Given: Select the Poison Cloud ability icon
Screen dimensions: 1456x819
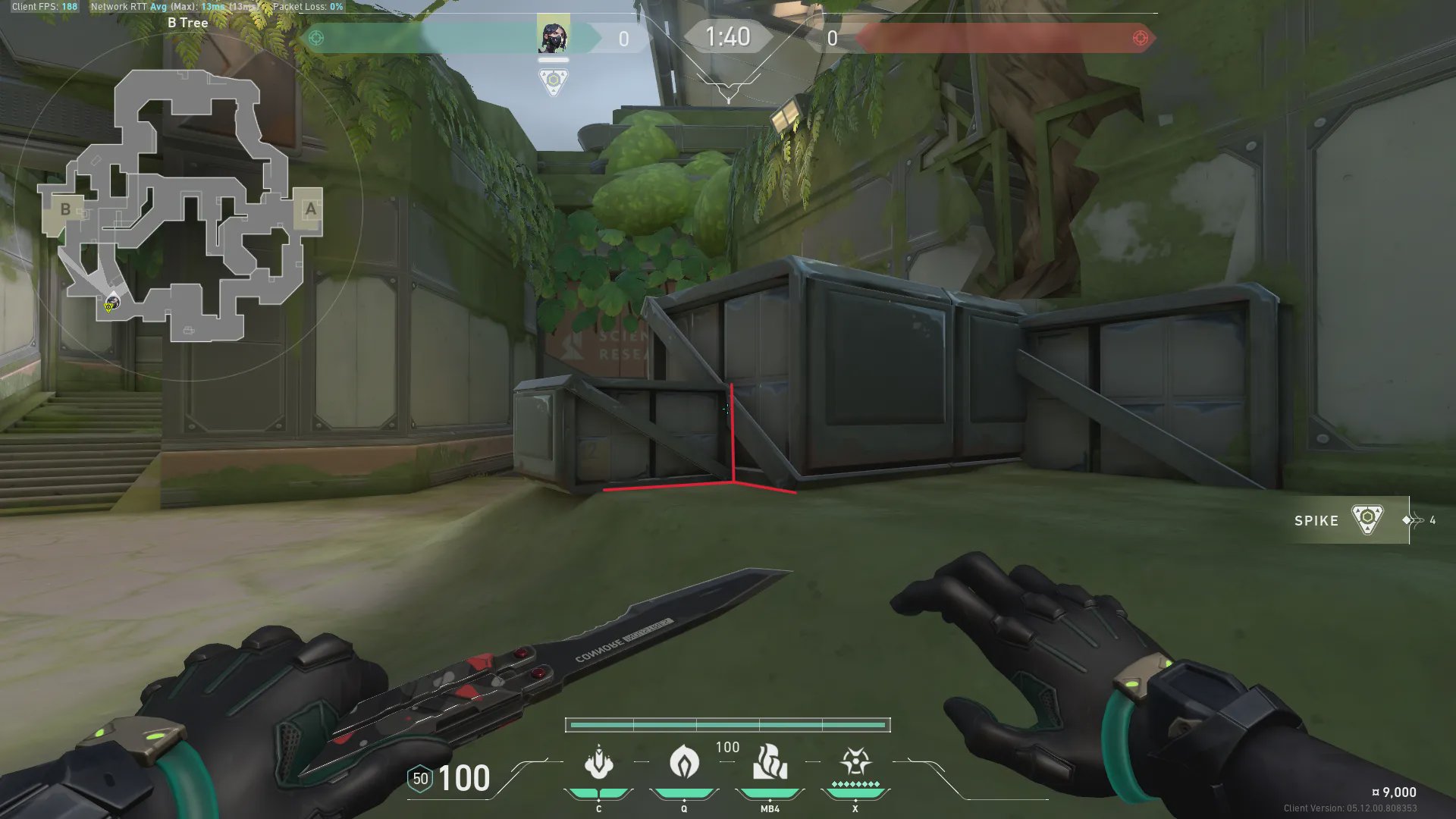Looking at the screenshot, I should (684, 762).
